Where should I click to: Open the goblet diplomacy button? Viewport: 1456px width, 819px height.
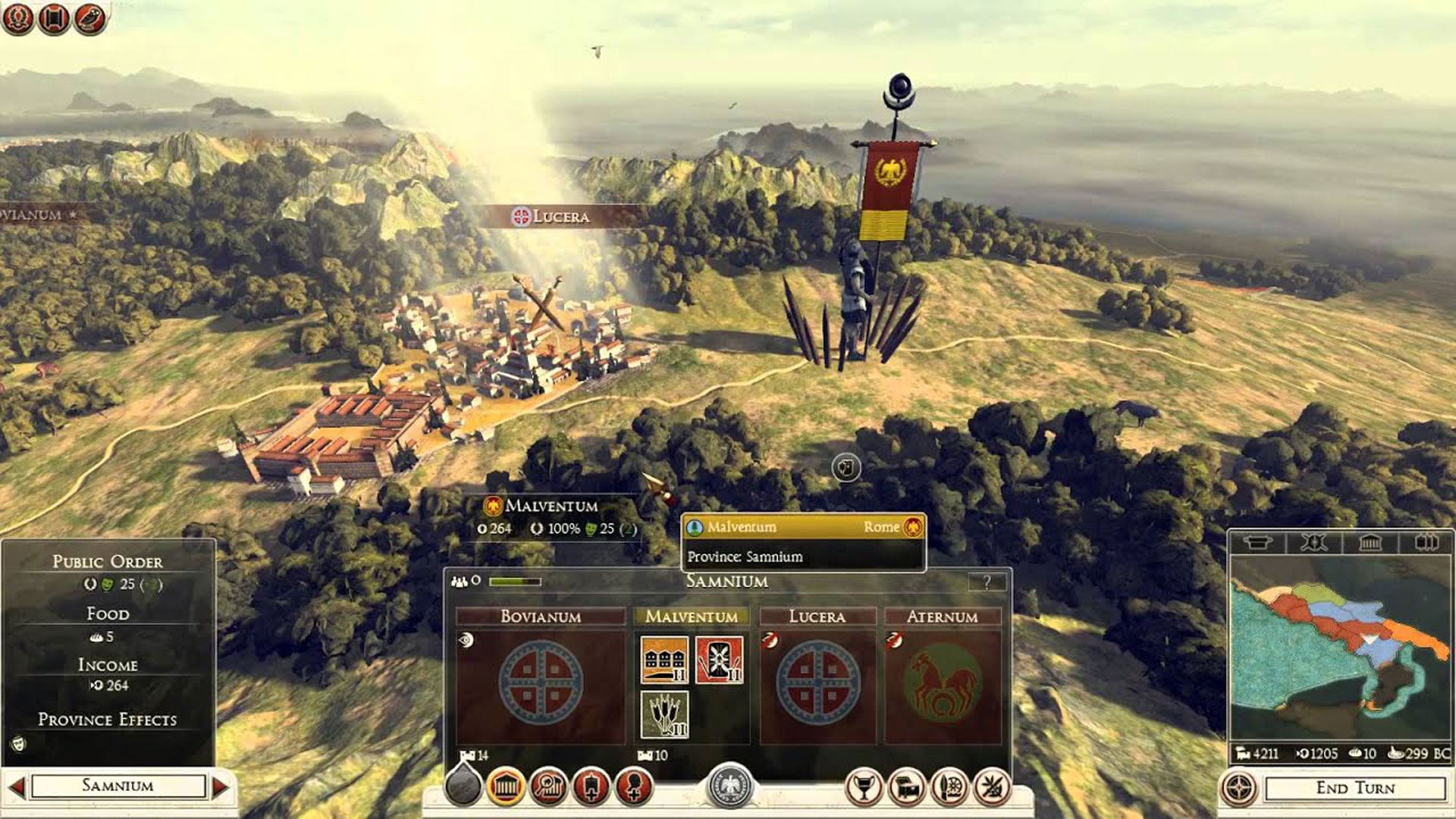pyautogui.click(x=864, y=788)
